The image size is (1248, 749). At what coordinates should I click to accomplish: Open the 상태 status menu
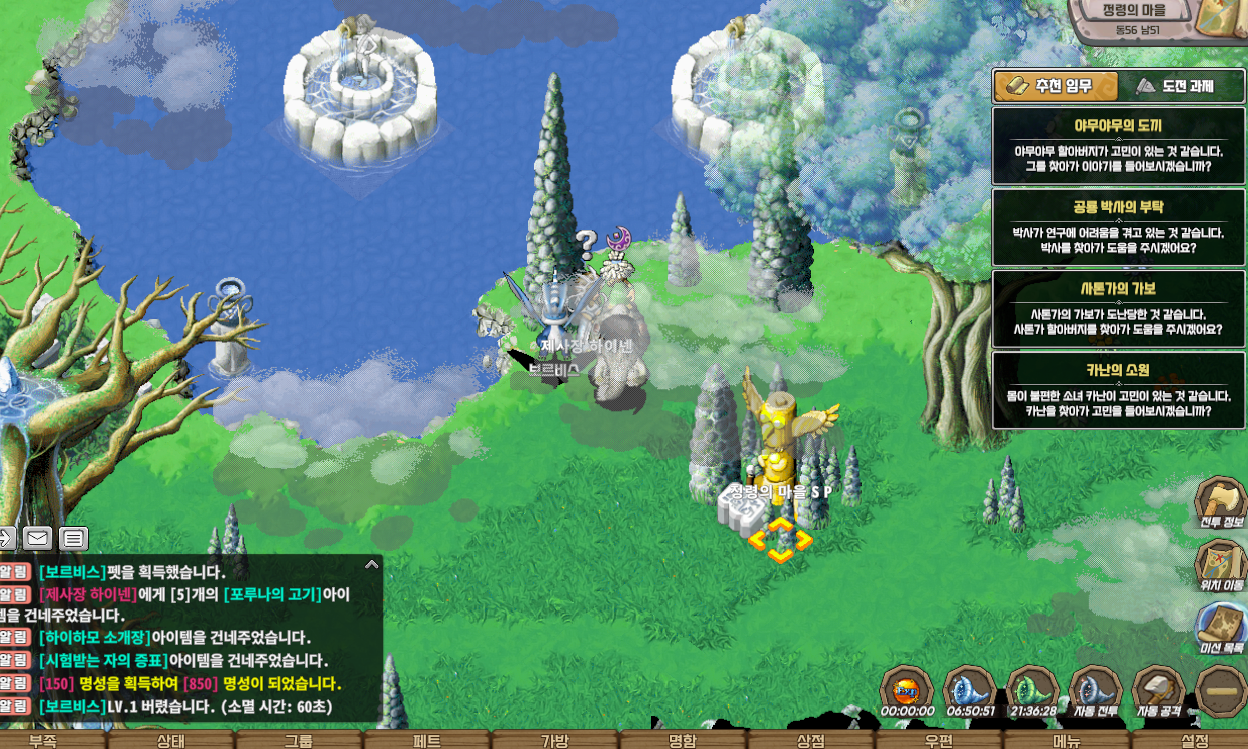[170, 741]
